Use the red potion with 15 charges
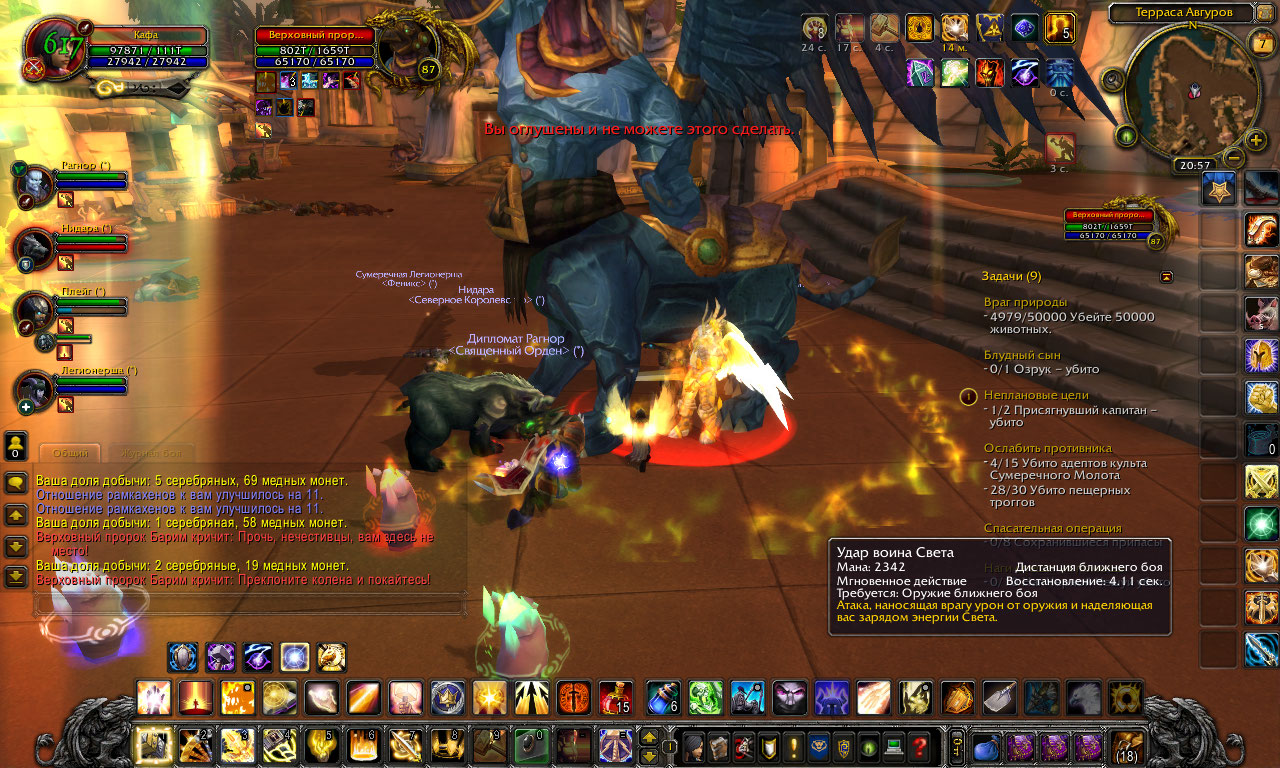Viewport: 1280px width, 768px height. click(x=615, y=697)
